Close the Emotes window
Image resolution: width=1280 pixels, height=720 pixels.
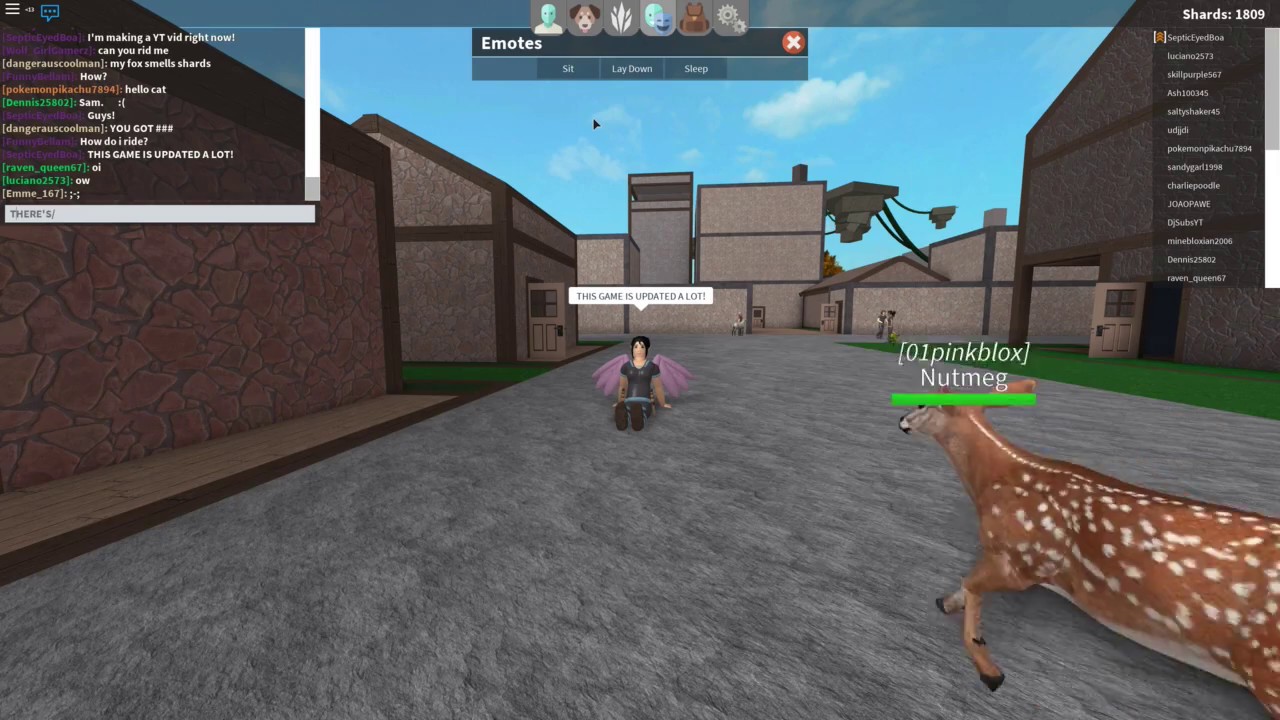tap(793, 42)
